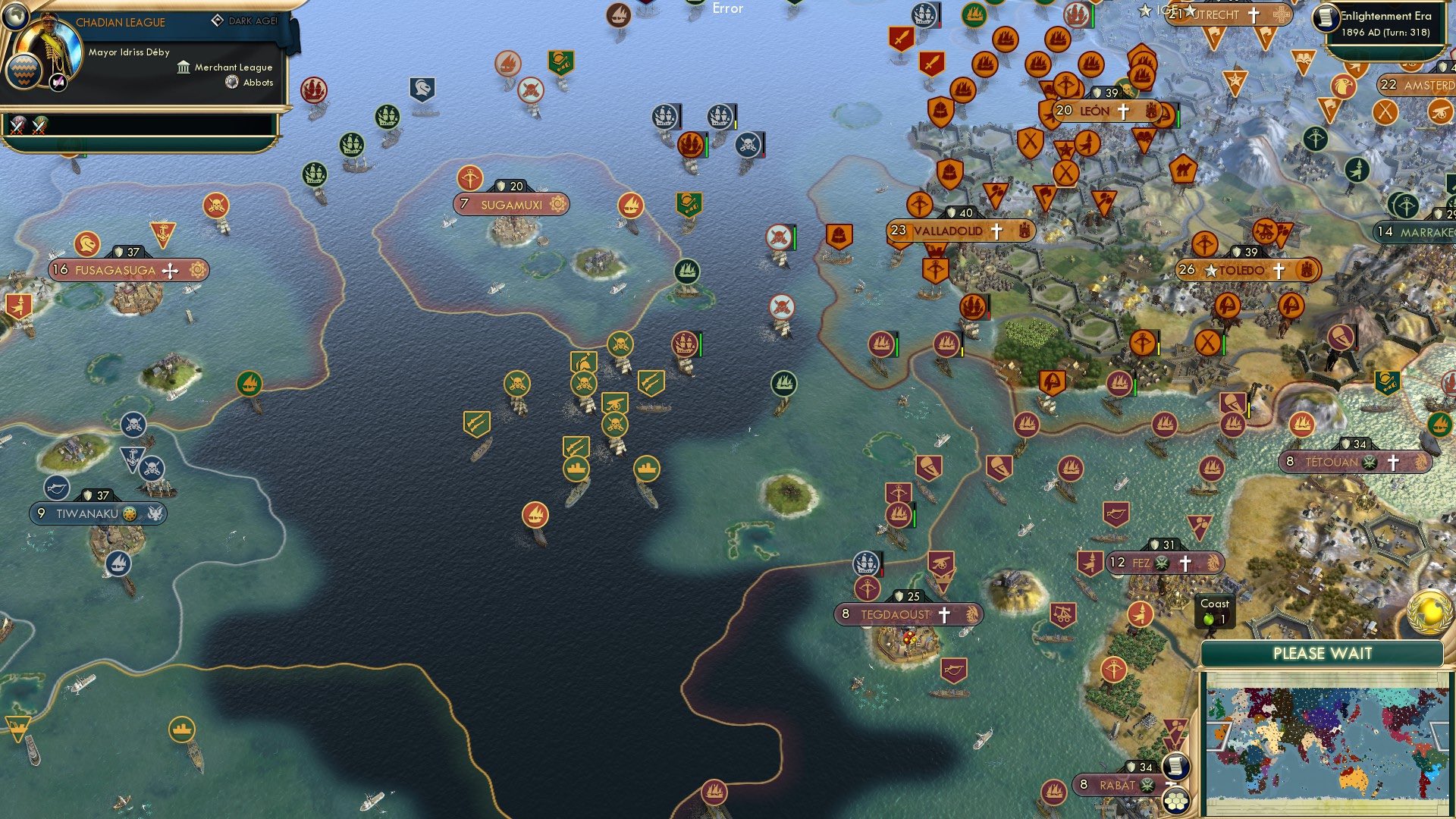This screenshot has width=1456, height=819.
Task: Click the Dark Age diamond badge
Action: tap(218, 20)
